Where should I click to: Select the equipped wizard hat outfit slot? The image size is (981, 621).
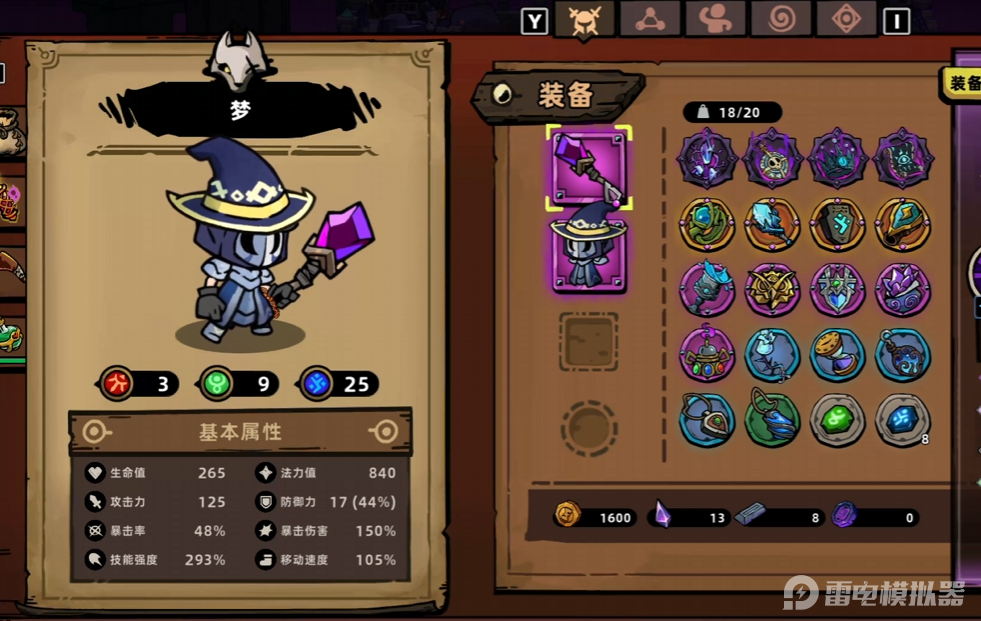click(589, 254)
